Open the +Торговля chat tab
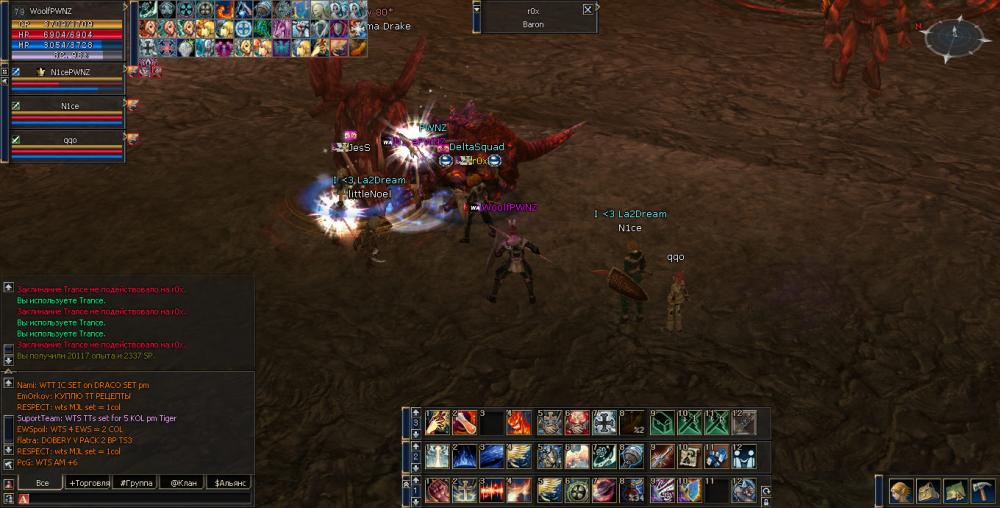The image size is (1000, 508). tap(88, 483)
